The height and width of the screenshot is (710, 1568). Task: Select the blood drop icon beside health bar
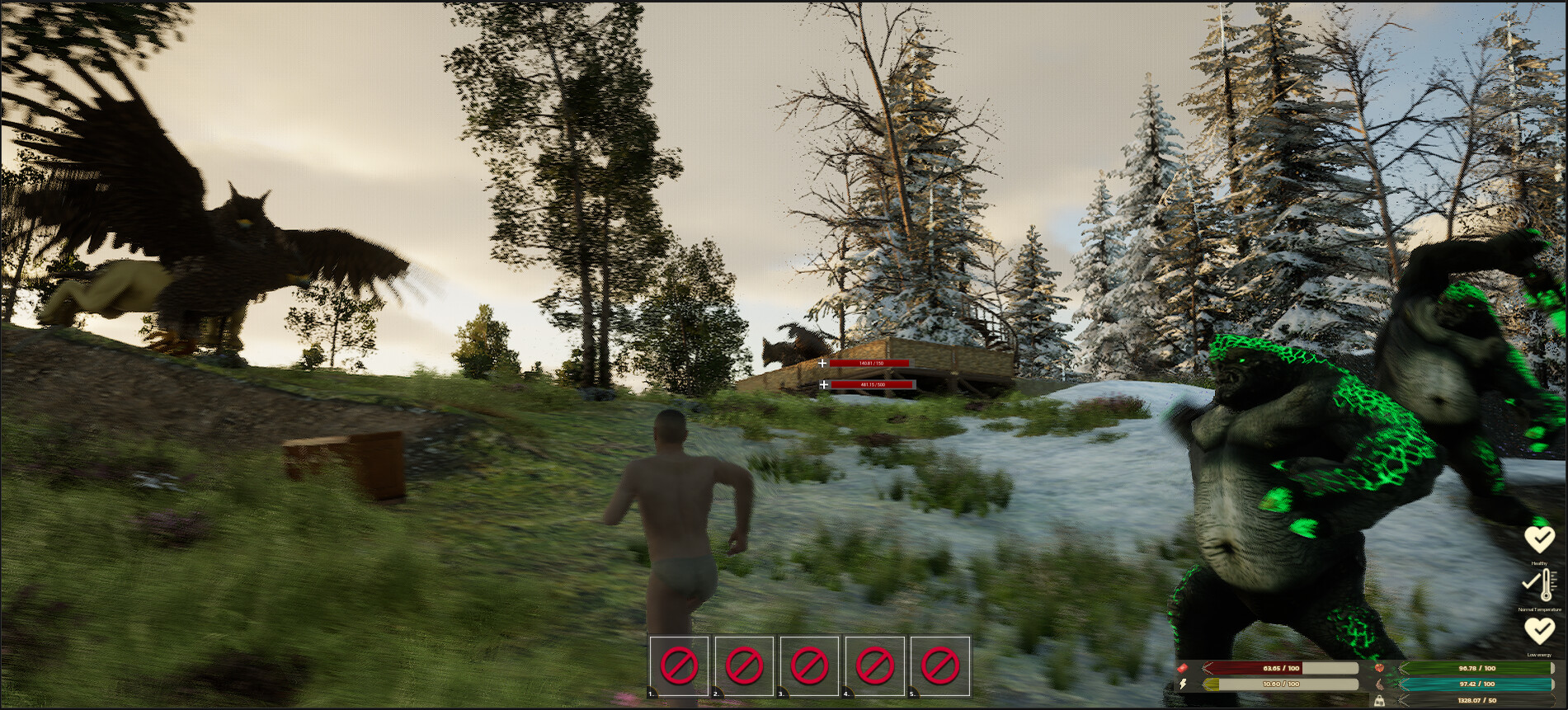pos(1181,668)
